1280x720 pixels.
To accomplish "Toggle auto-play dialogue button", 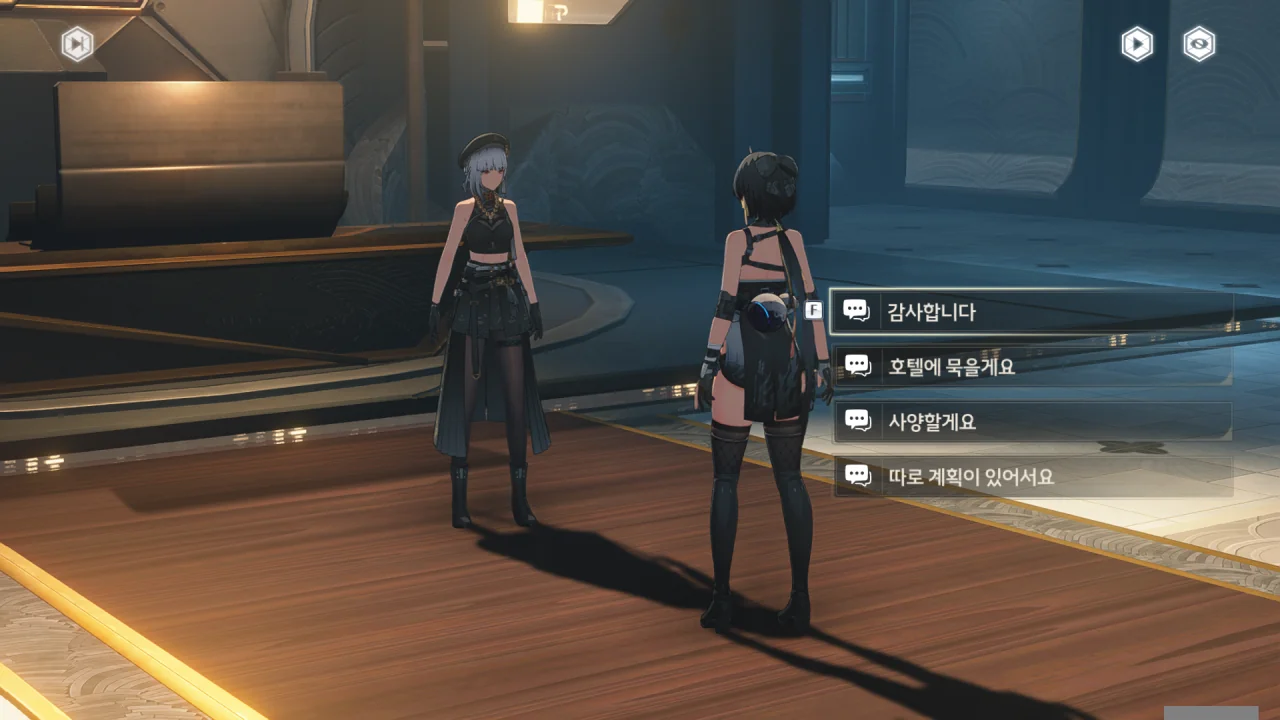I will click(x=1137, y=44).
